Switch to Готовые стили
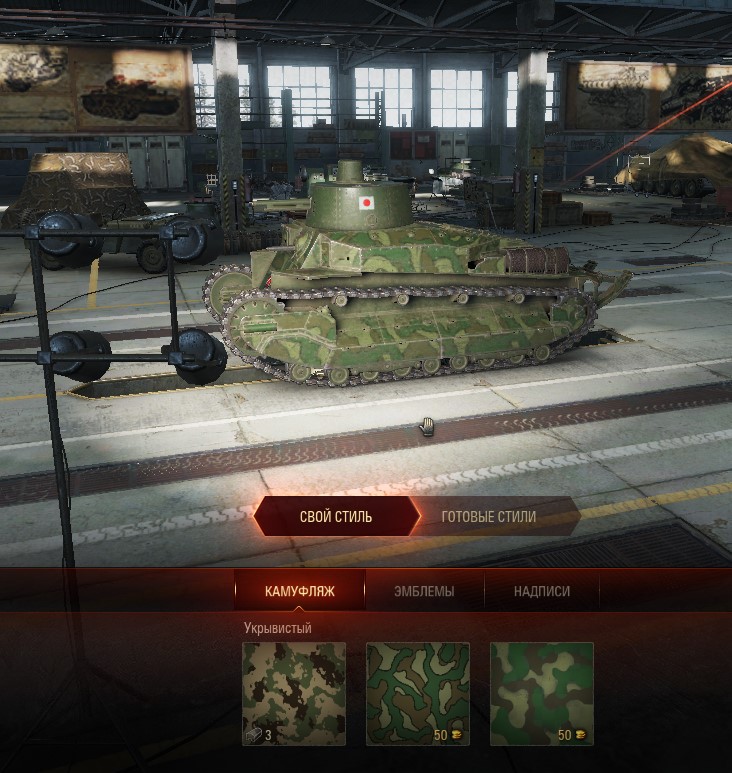The image size is (732, 773). 489,517
